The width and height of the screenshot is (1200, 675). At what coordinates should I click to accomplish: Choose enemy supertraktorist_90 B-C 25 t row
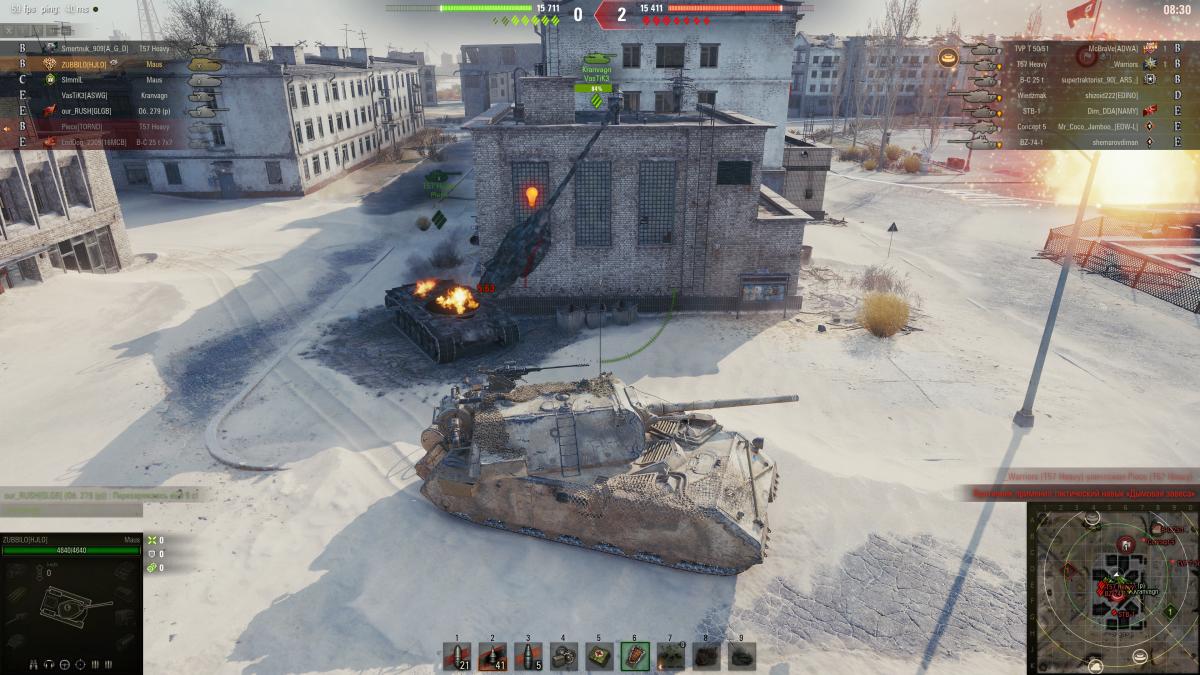[1060, 79]
